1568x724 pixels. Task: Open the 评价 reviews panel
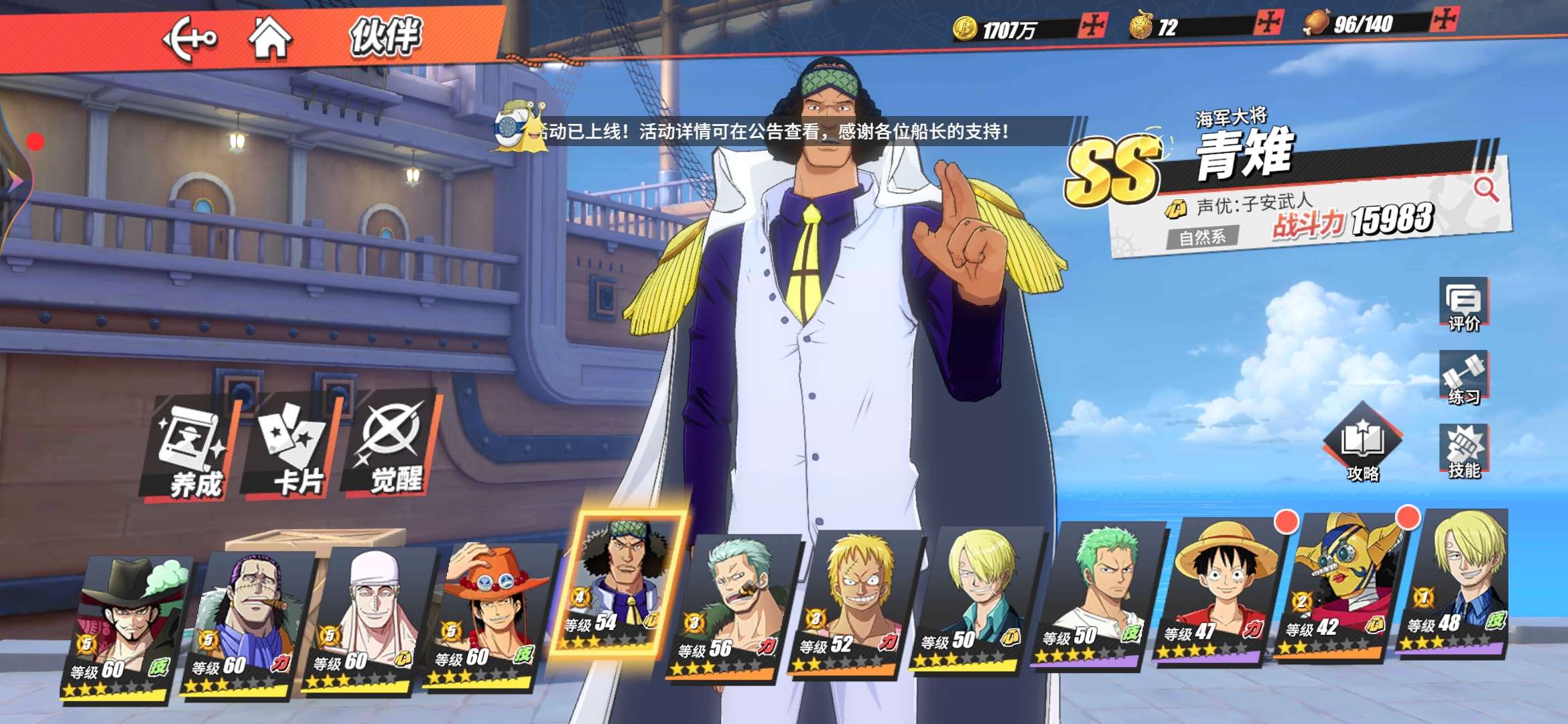pyautogui.click(x=1463, y=306)
